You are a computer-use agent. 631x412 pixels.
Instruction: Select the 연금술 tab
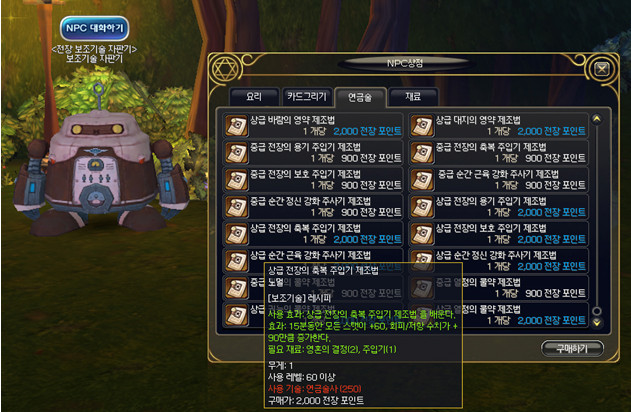point(357,97)
